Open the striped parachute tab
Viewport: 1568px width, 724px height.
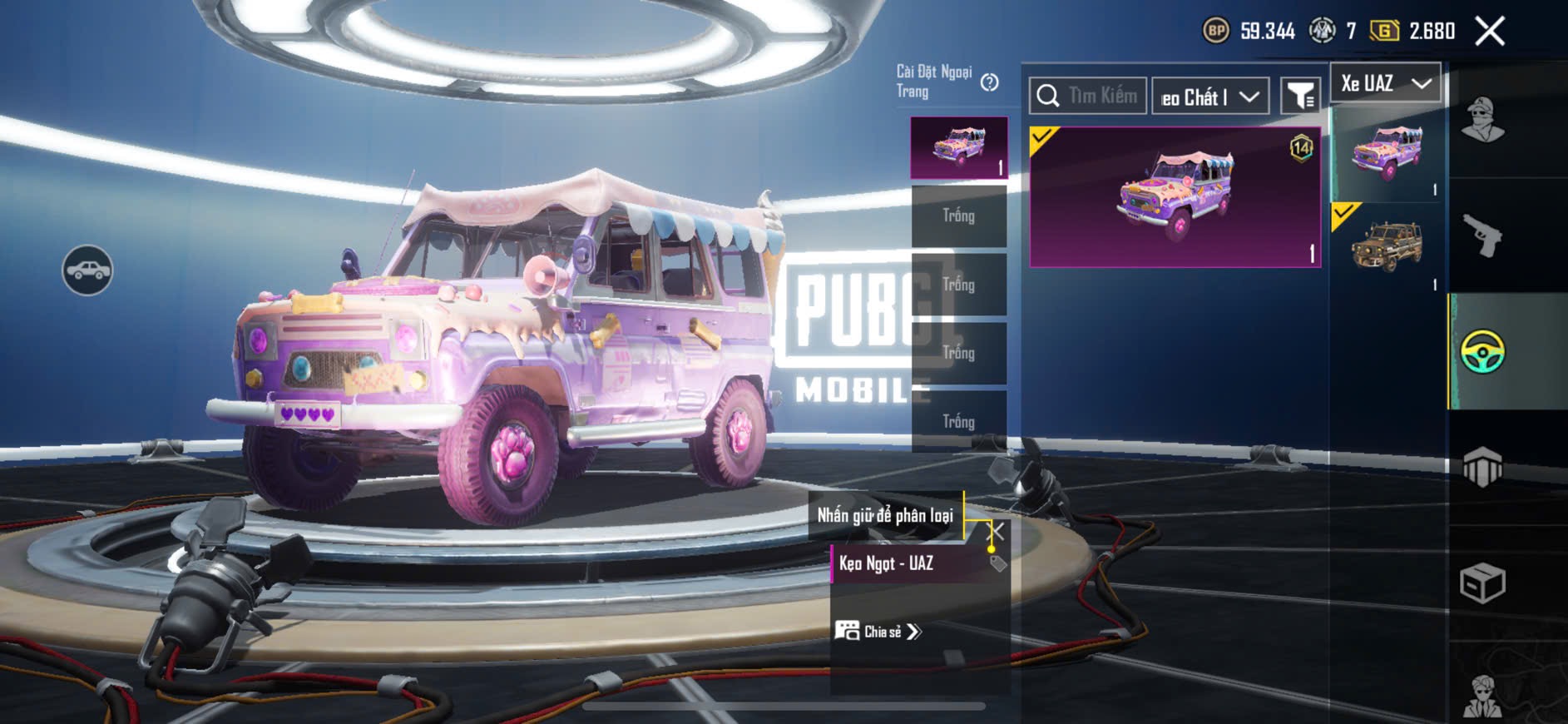click(x=1482, y=467)
